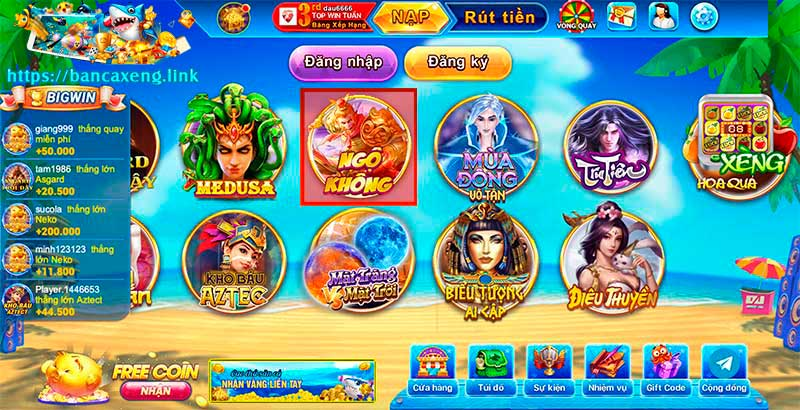
Task: Open the Đăng nhập login button
Action: pos(337,62)
